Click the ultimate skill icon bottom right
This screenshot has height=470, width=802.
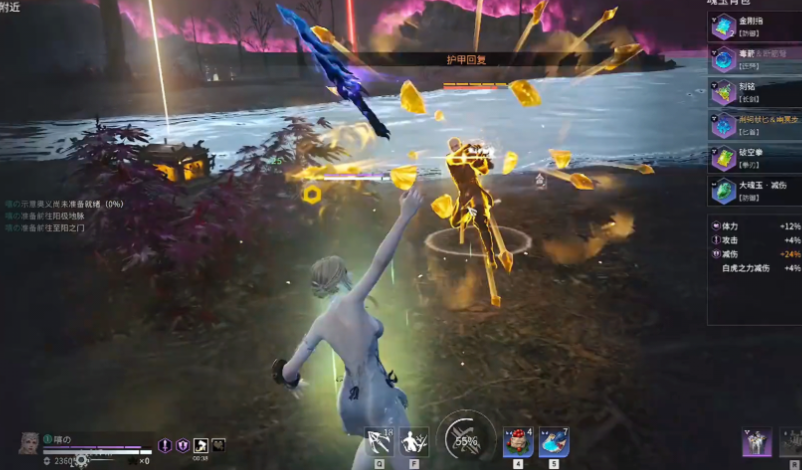(x=757, y=442)
